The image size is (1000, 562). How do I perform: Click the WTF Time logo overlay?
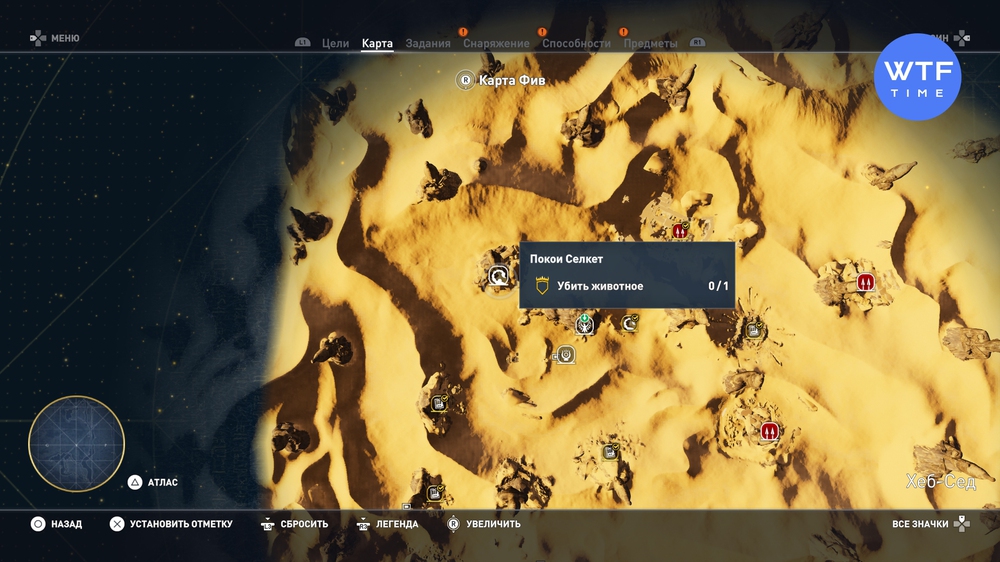[x=917, y=77]
